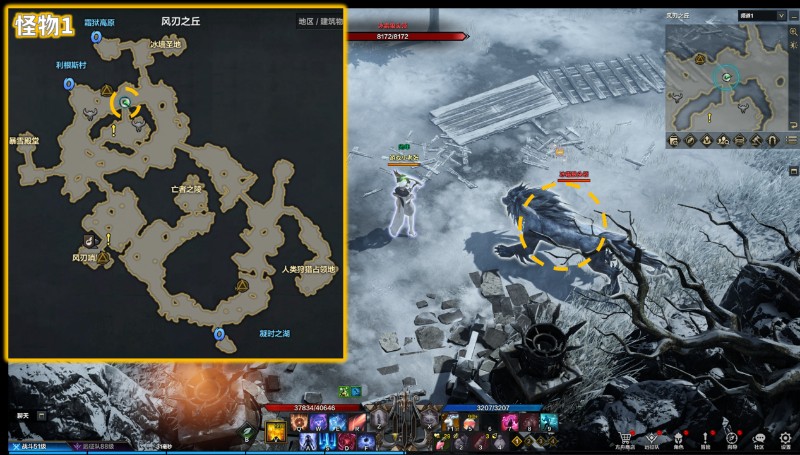Click the minimap view in top-right corner
Image resolution: width=800 pixels, height=455 pixels.
[x=727, y=78]
